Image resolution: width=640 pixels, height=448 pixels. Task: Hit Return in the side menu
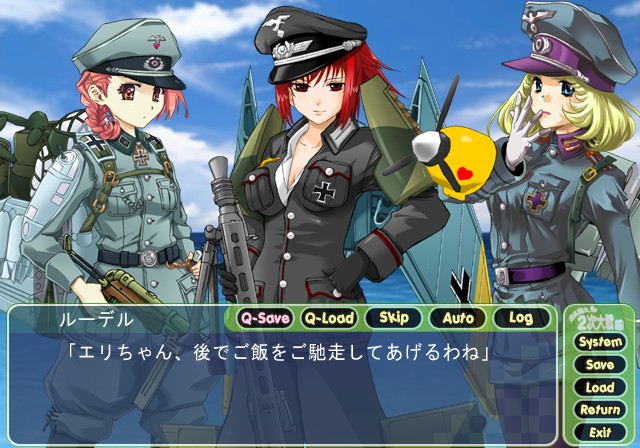(599, 410)
